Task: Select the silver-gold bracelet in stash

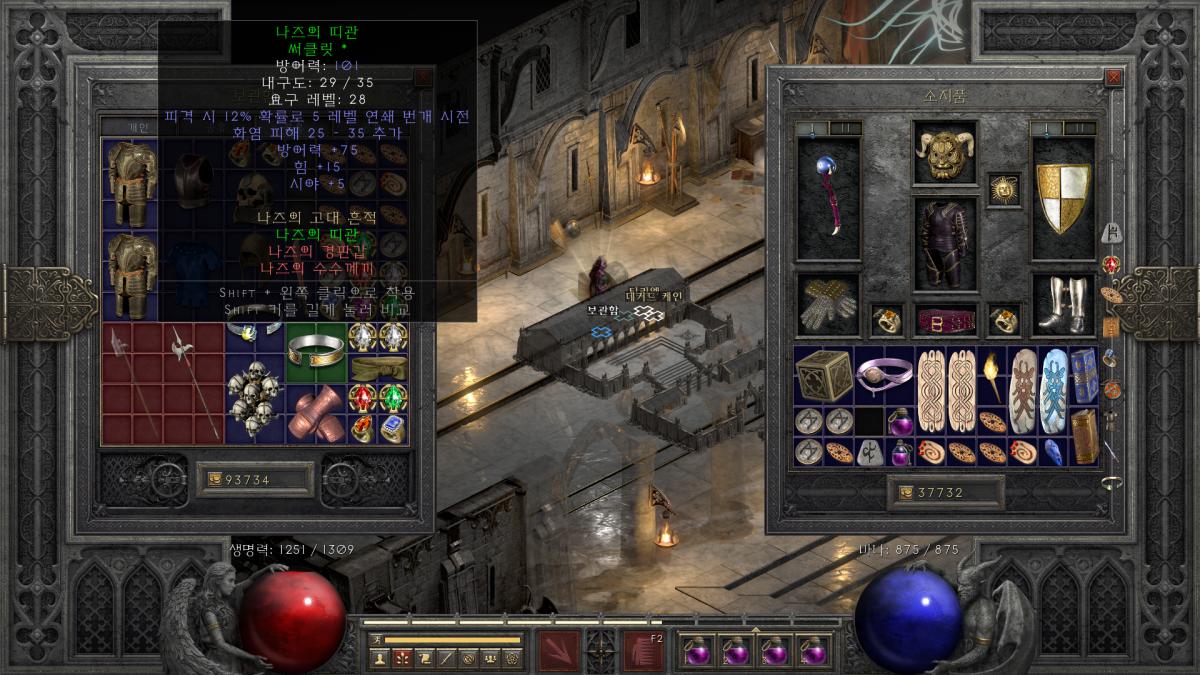Action: pos(314,350)
